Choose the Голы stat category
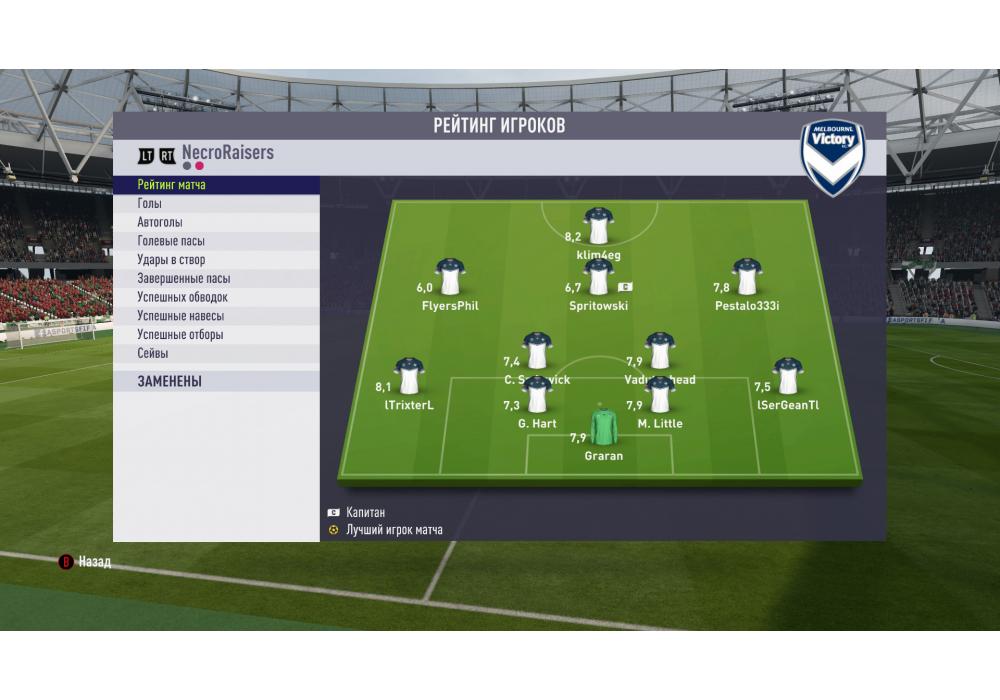Viewport: 1000px width, 700px height. (216, 204)
